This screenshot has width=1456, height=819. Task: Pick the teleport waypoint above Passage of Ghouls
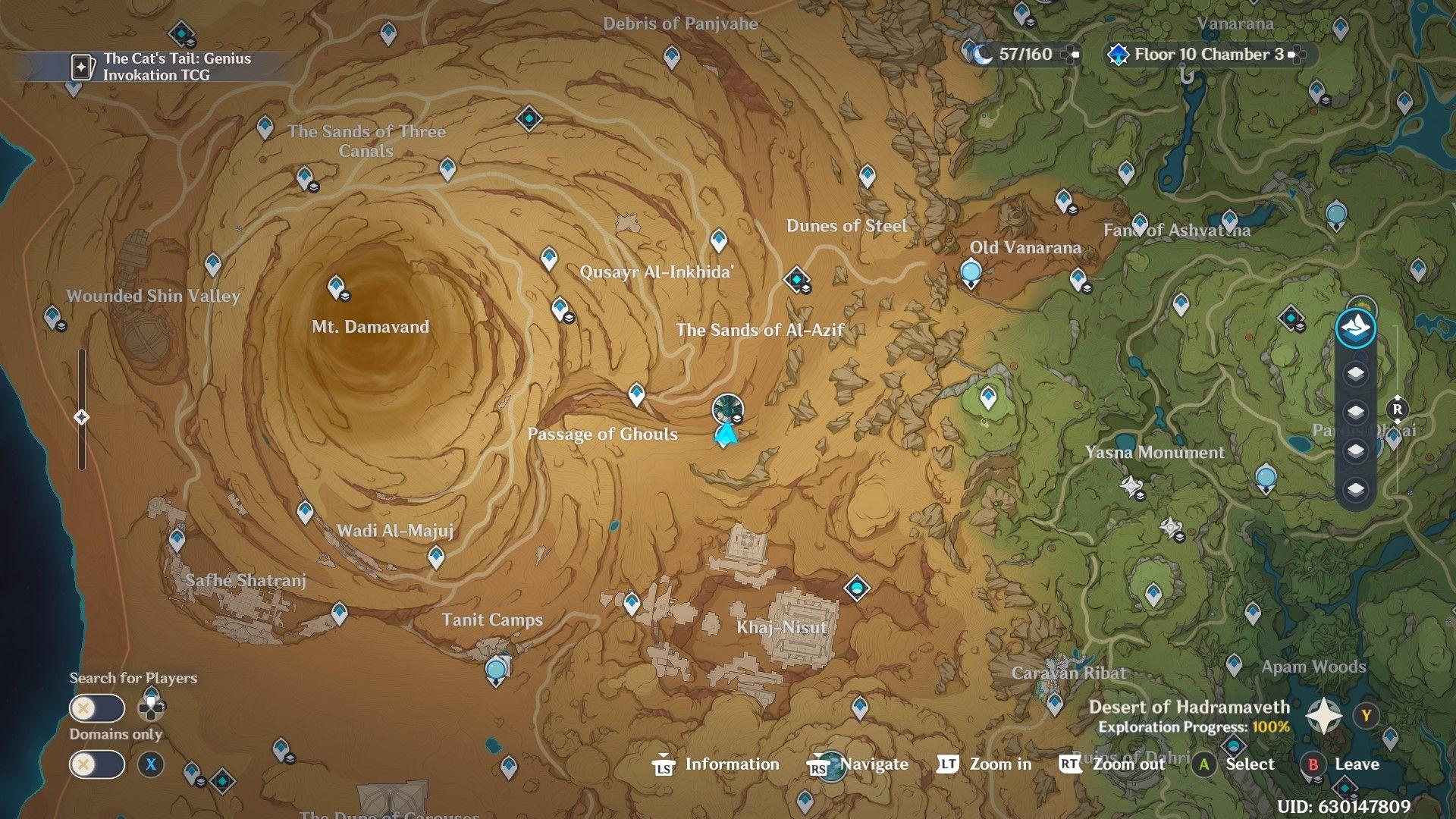pyautogui.click(x=636, y=394)
